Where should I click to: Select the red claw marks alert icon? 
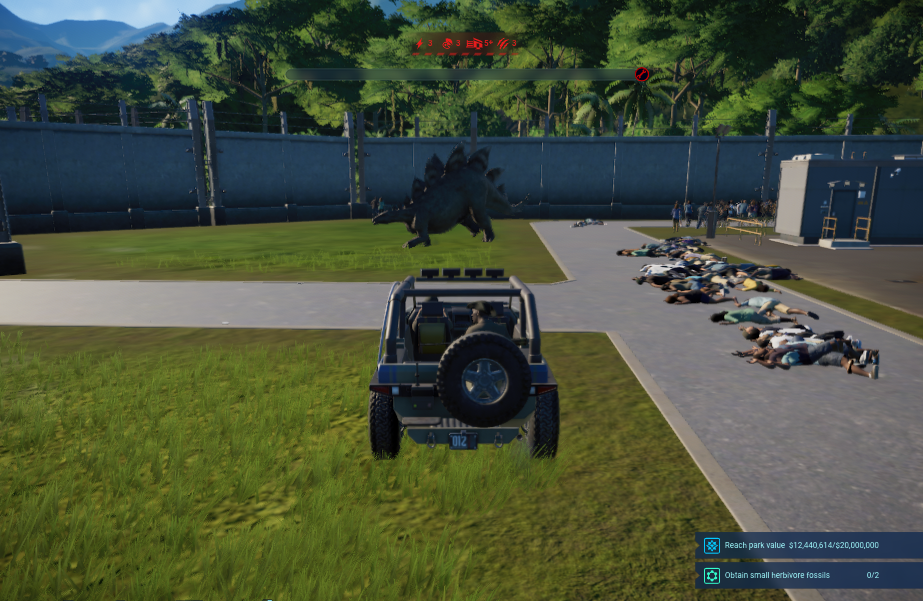point(503,43)
